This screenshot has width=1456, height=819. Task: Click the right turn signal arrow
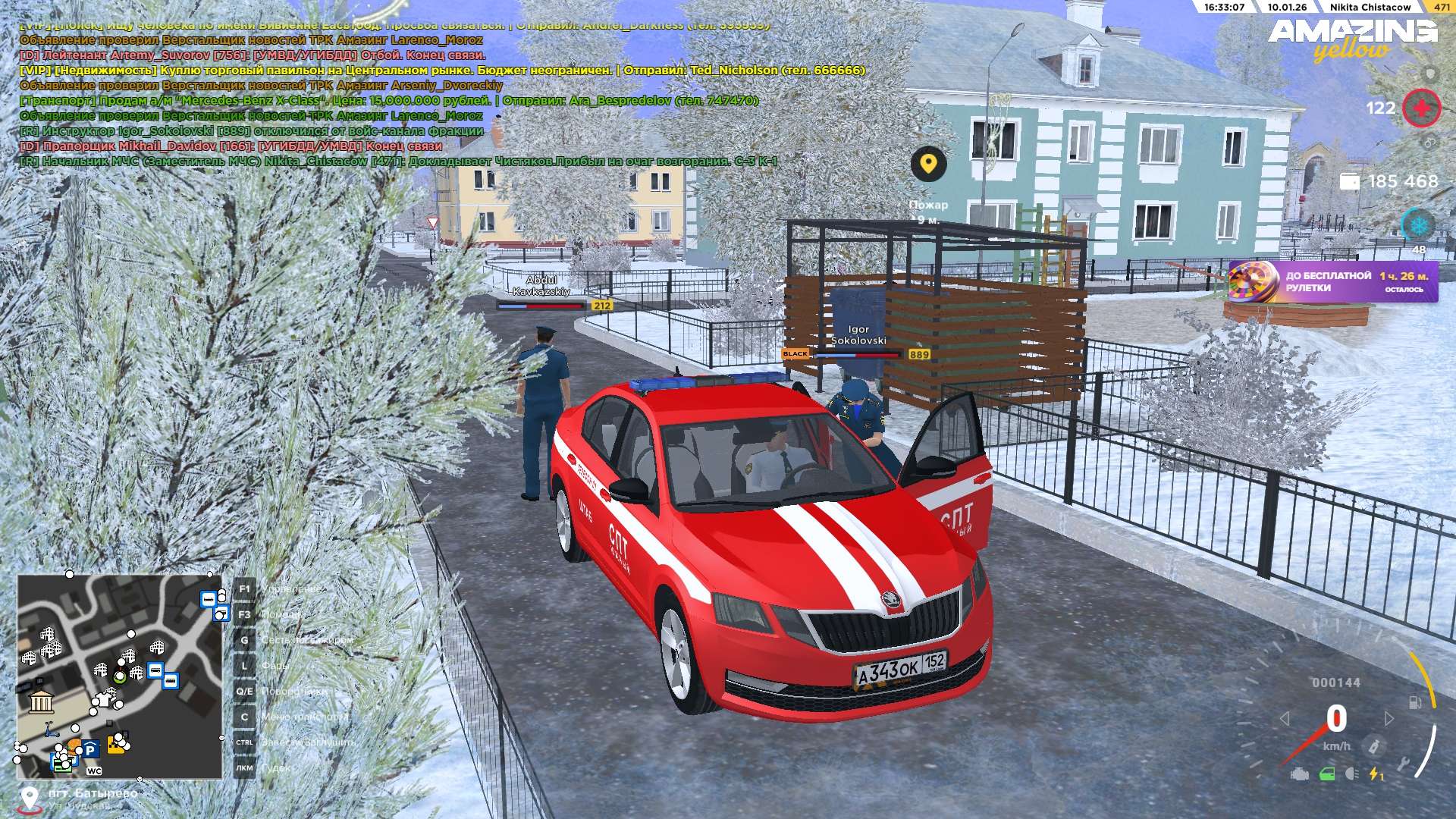point(1389,718)
